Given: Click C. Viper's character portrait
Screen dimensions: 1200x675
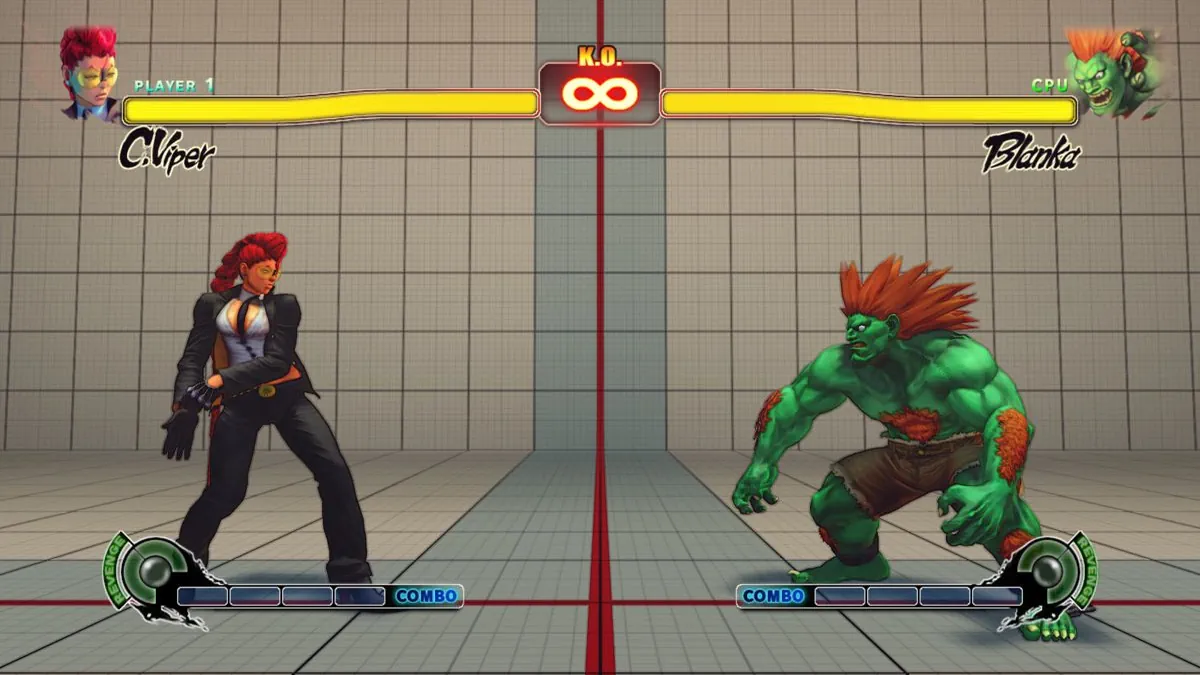Looking at the screenshot, I should (x=87, y=74).
